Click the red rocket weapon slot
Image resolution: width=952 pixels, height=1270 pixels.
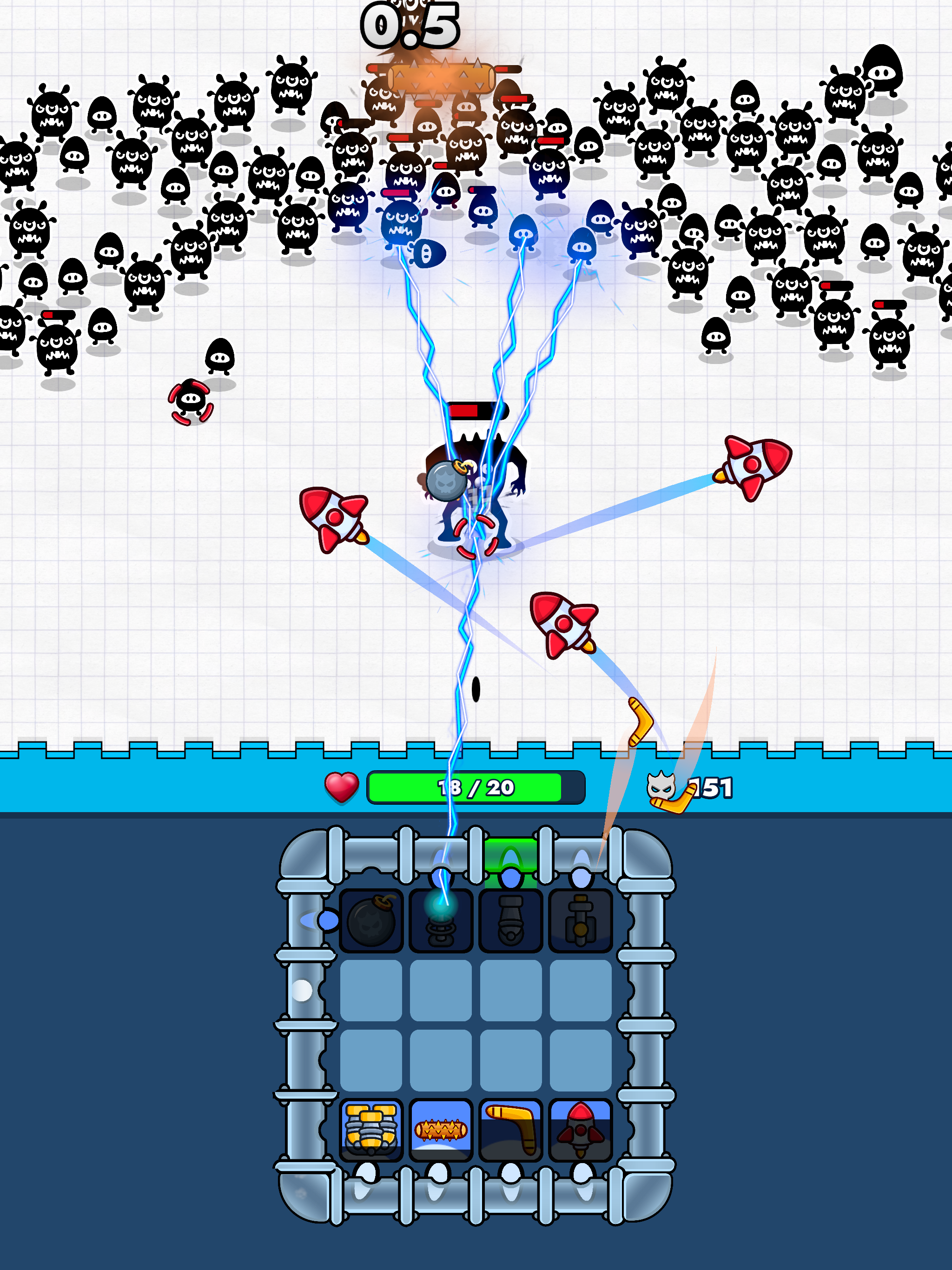coord(581,1130)
